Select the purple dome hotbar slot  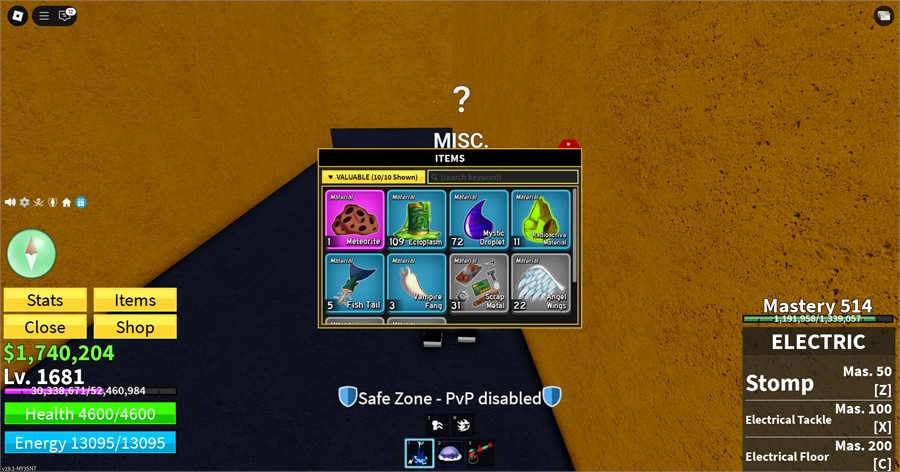coord(449,453)
